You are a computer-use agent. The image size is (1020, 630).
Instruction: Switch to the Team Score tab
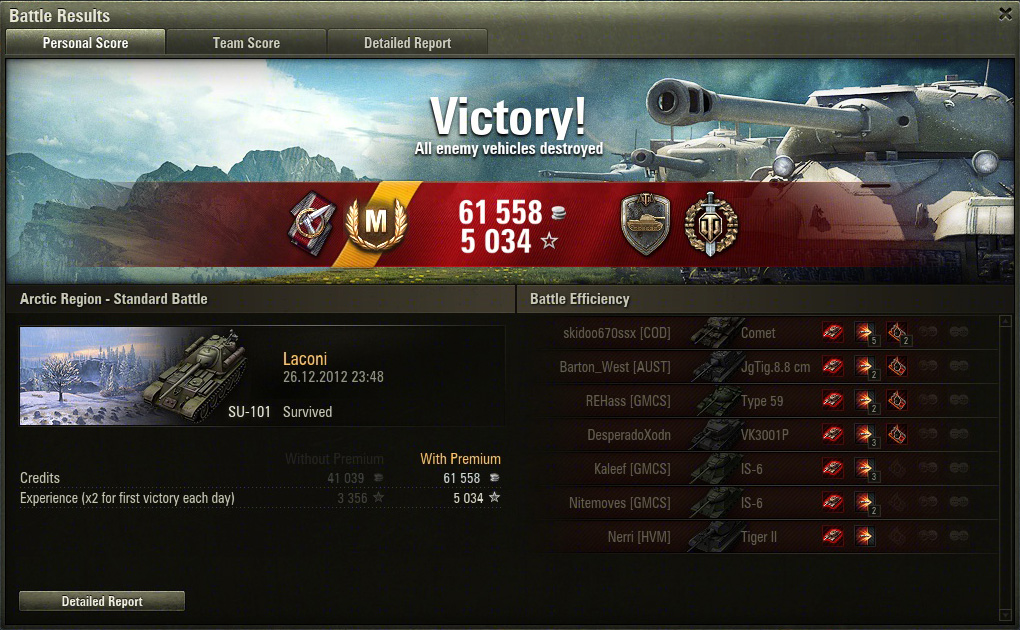pos(246,43)
